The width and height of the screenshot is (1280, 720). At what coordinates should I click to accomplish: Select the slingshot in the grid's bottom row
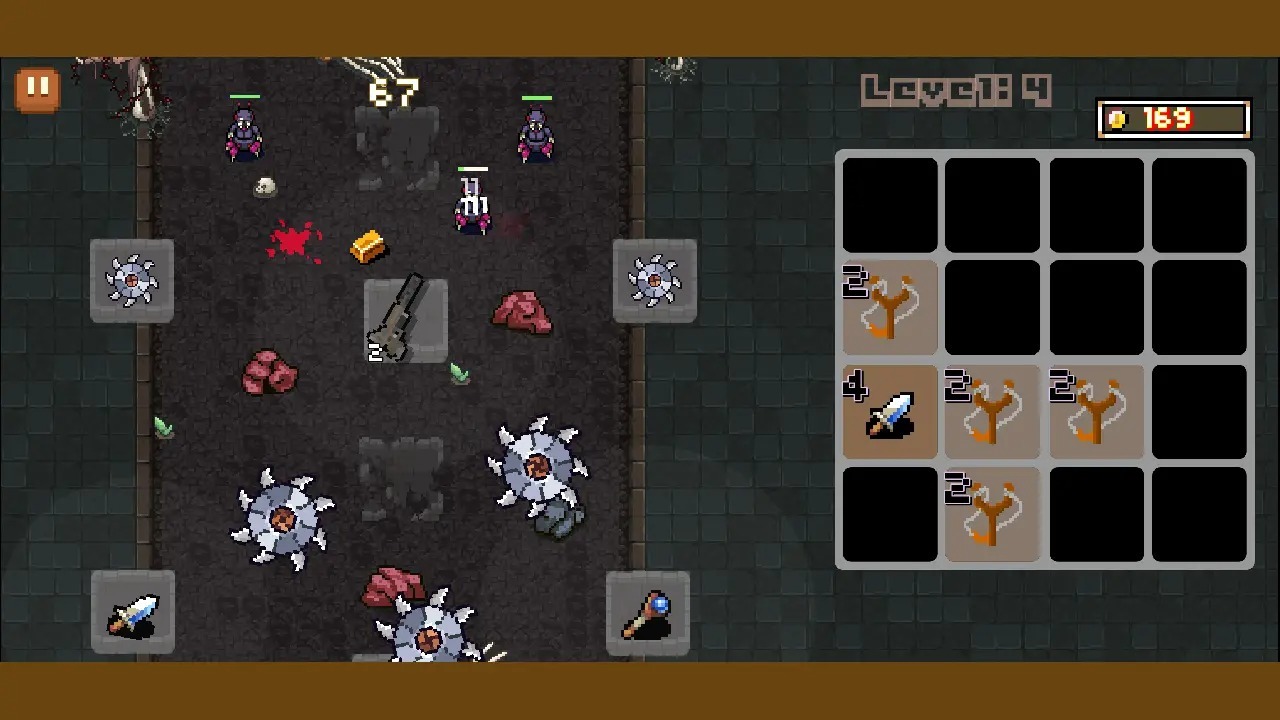tap(993, 515)
